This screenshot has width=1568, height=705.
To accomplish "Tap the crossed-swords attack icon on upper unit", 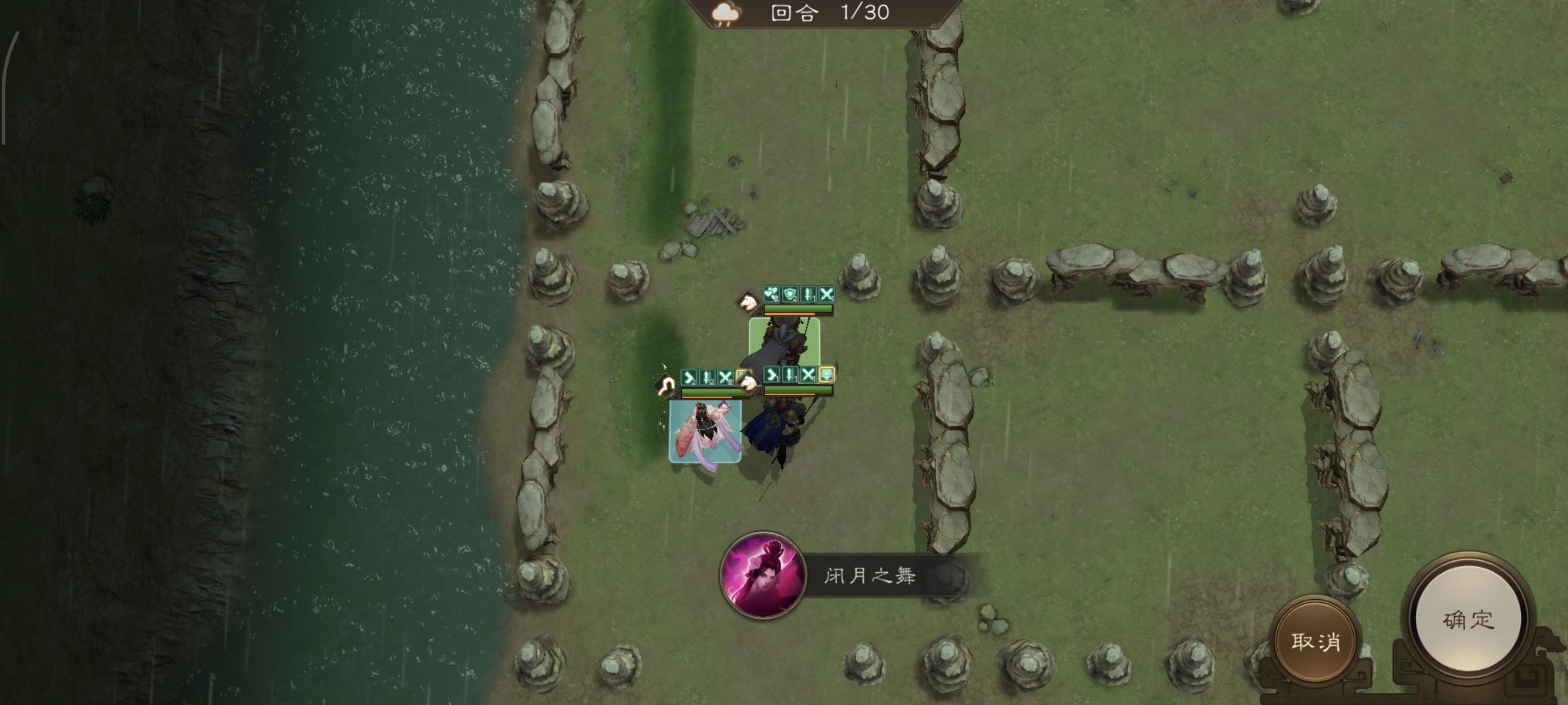I will click(828, 295).
